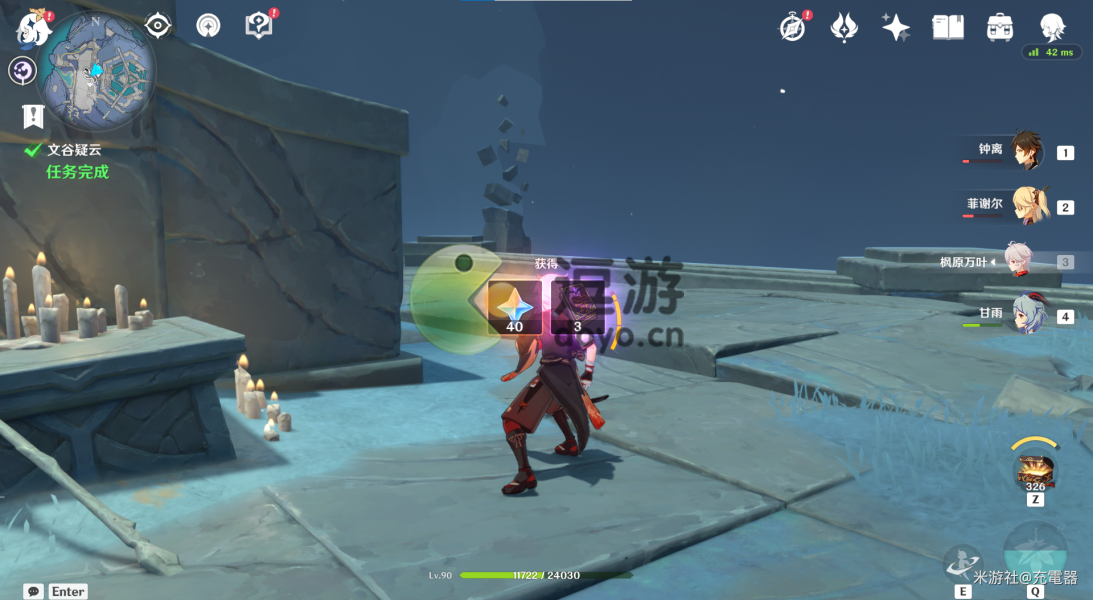Open the inventory backpack icon
The image size is (1093, 600).
[x=999, y=27]
